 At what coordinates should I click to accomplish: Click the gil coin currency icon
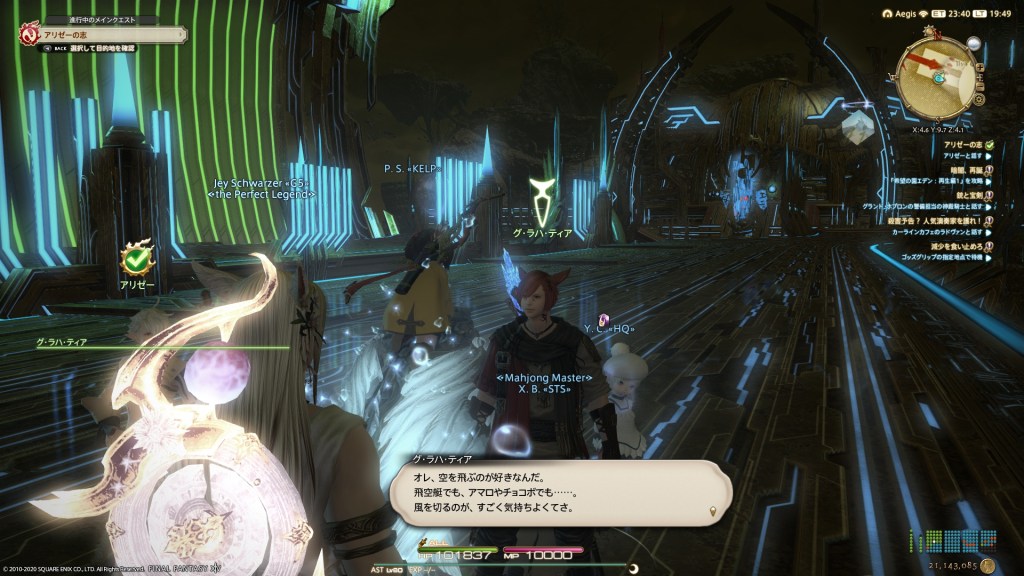click(988, 567)
